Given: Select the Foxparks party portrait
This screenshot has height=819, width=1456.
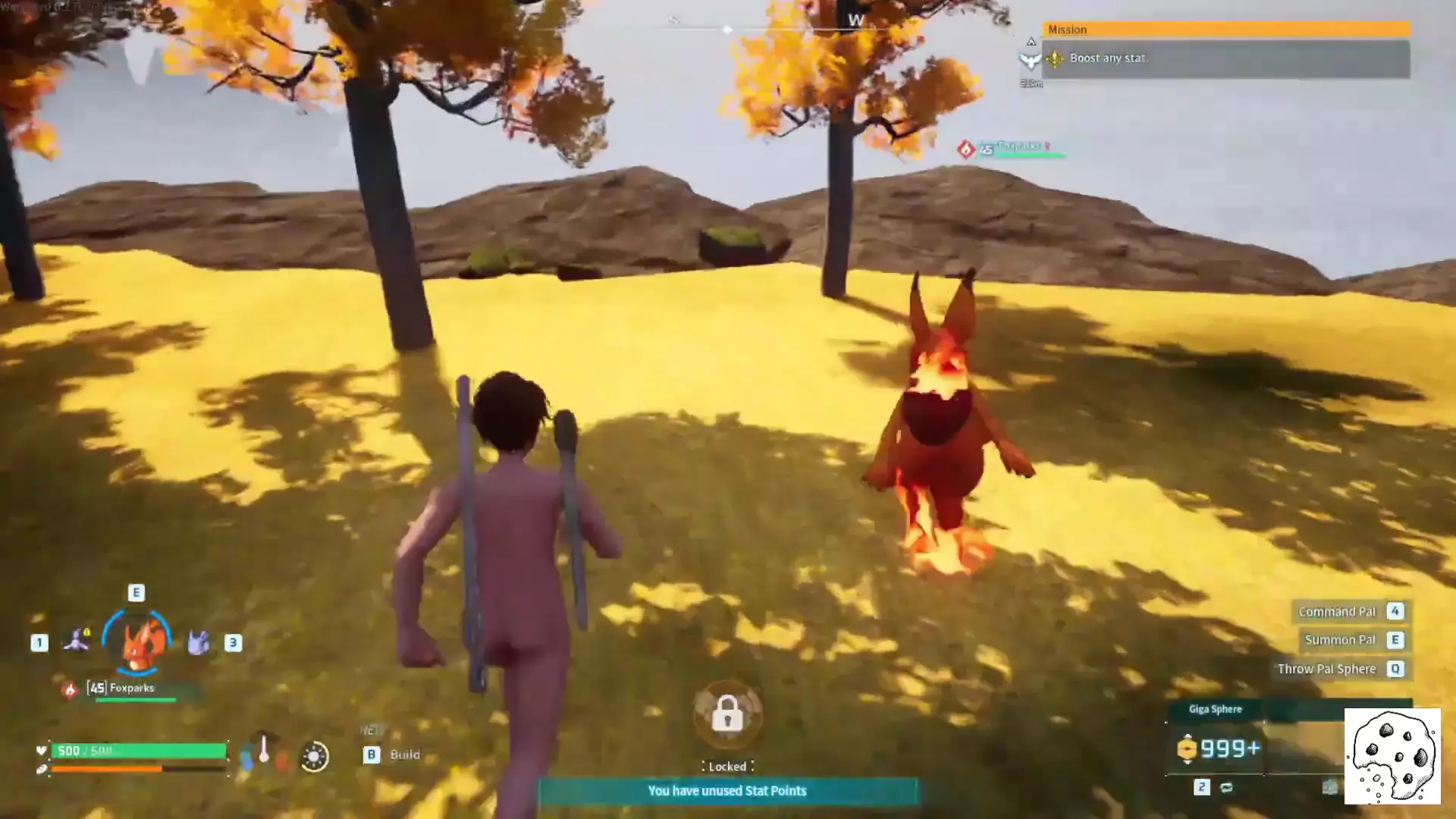Looking at the screenshot, I should coord(137,642).
